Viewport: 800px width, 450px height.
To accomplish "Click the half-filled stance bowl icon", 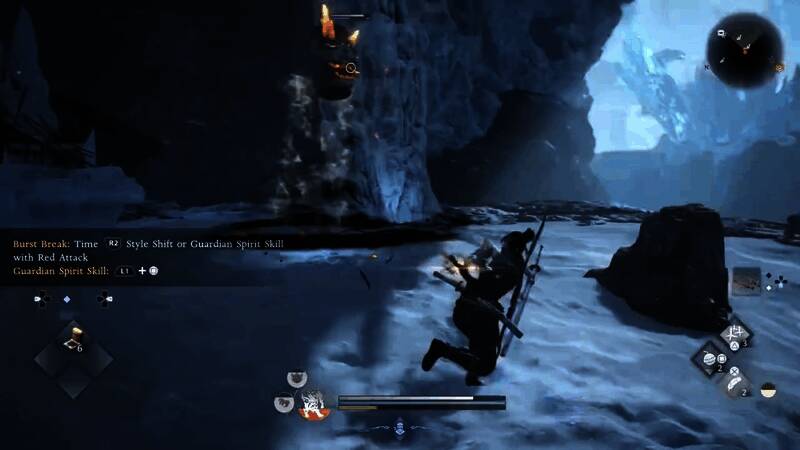I will click(768, 390).
